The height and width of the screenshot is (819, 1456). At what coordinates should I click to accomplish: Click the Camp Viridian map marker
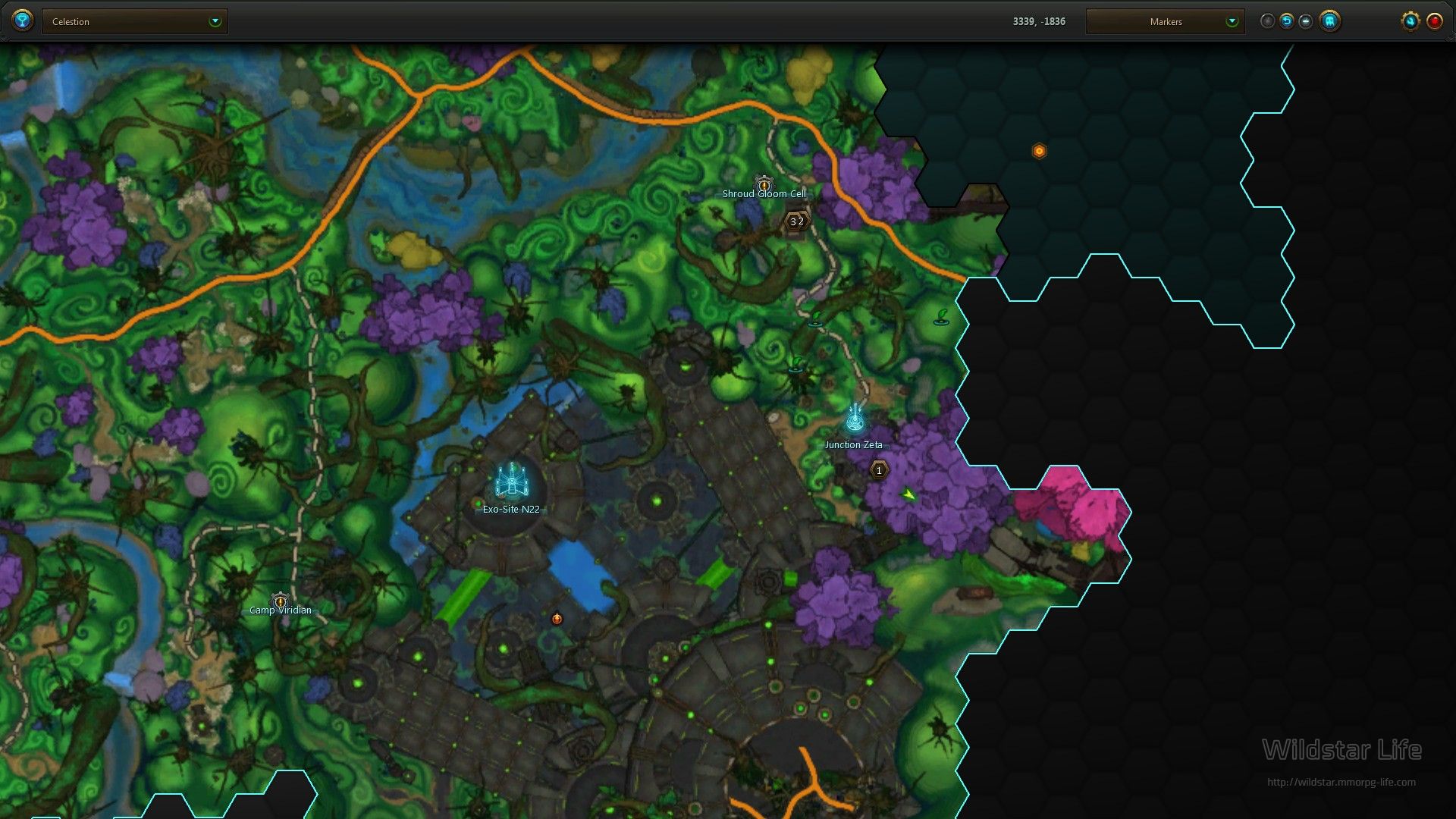[x=281, y=601]
